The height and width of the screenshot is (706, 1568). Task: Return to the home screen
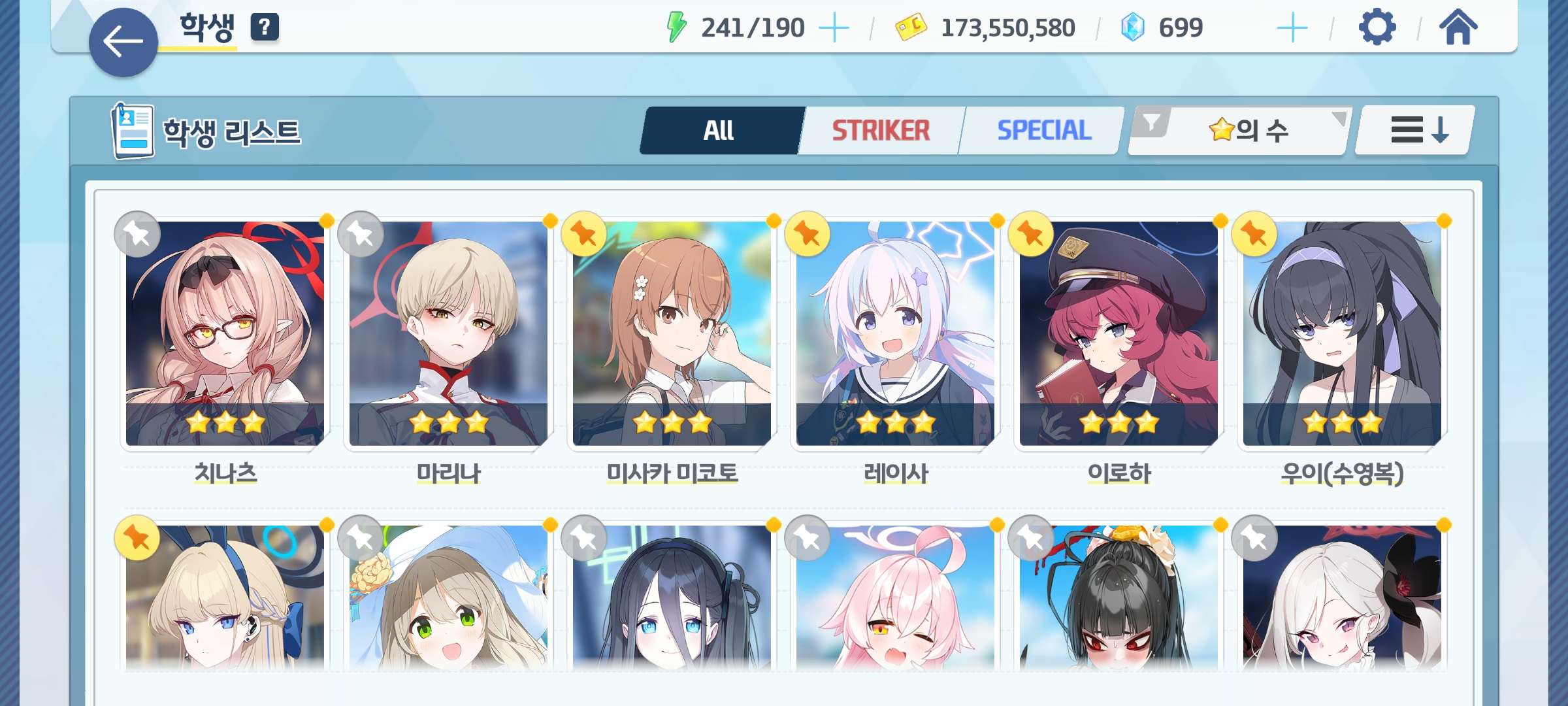point(1458,27)
